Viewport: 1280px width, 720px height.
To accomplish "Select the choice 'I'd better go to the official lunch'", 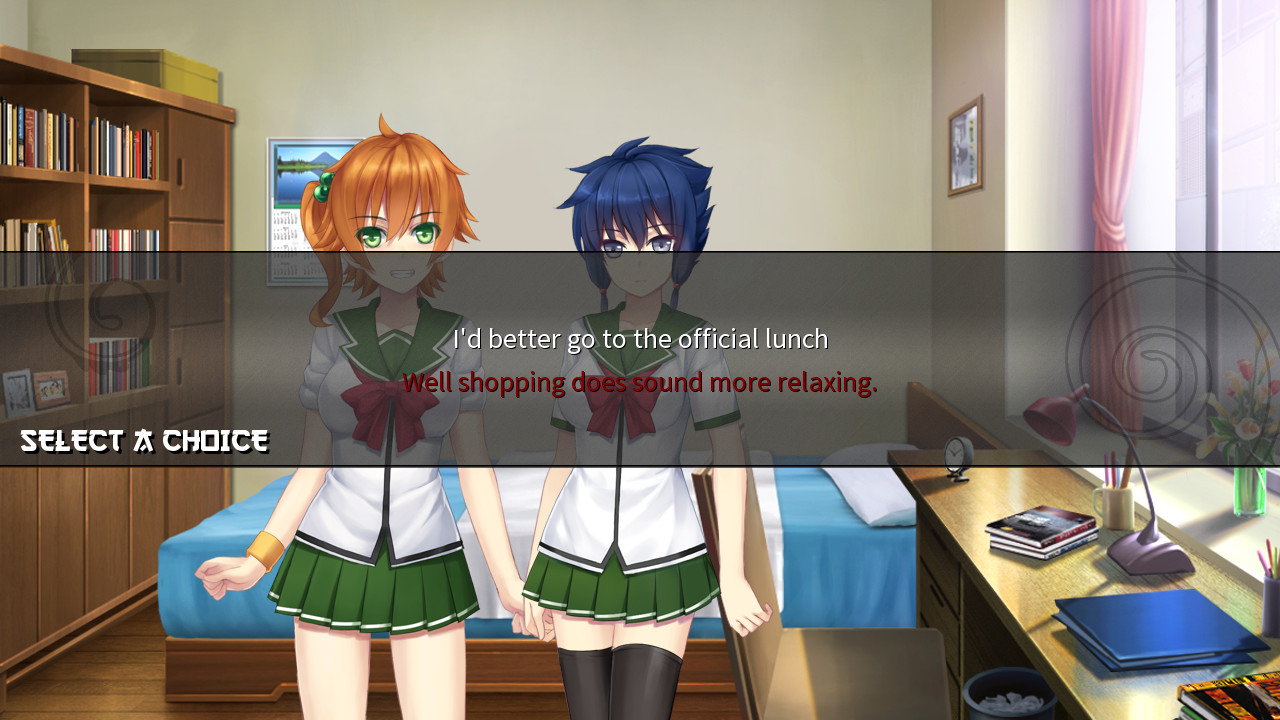I will click(x=638, y=339).
